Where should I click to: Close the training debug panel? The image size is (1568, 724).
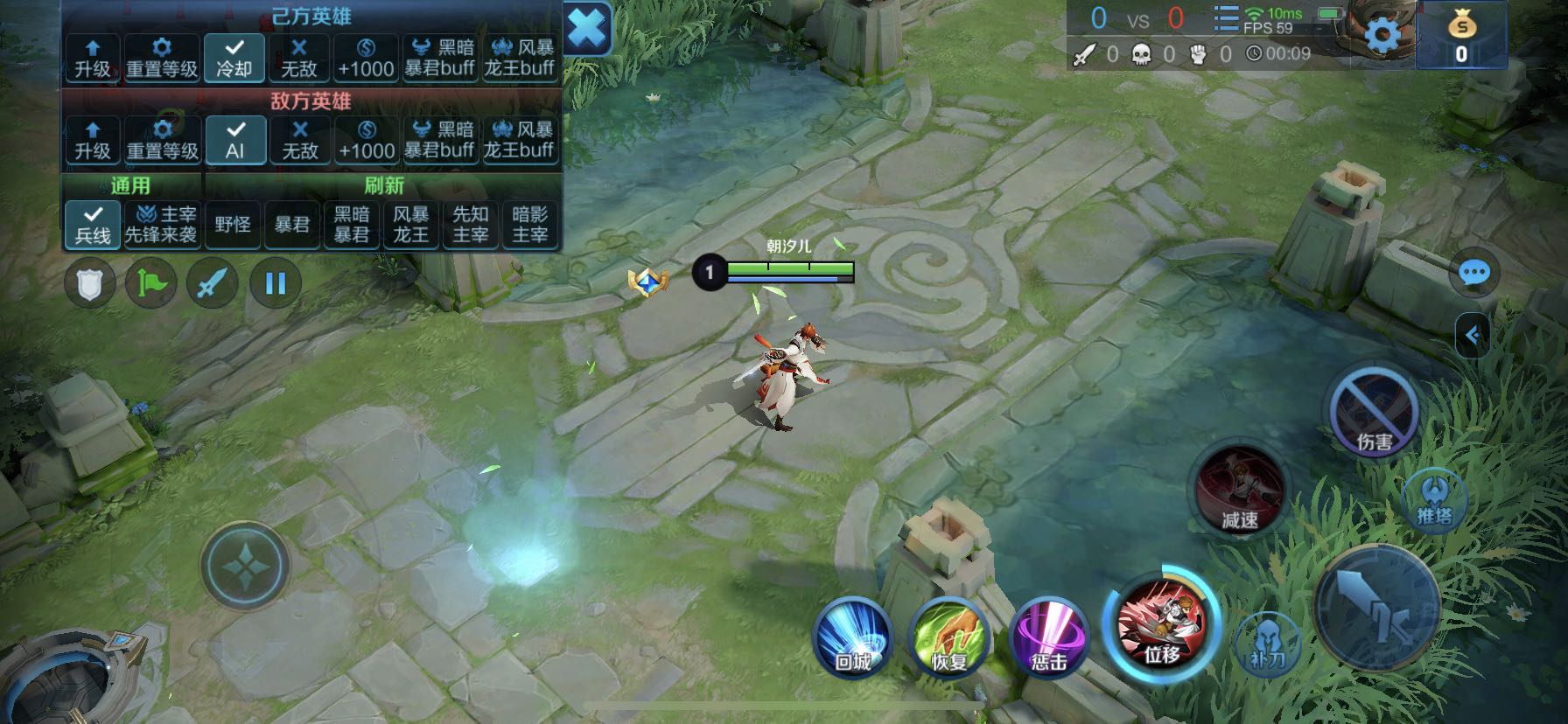tap(587, 30)
